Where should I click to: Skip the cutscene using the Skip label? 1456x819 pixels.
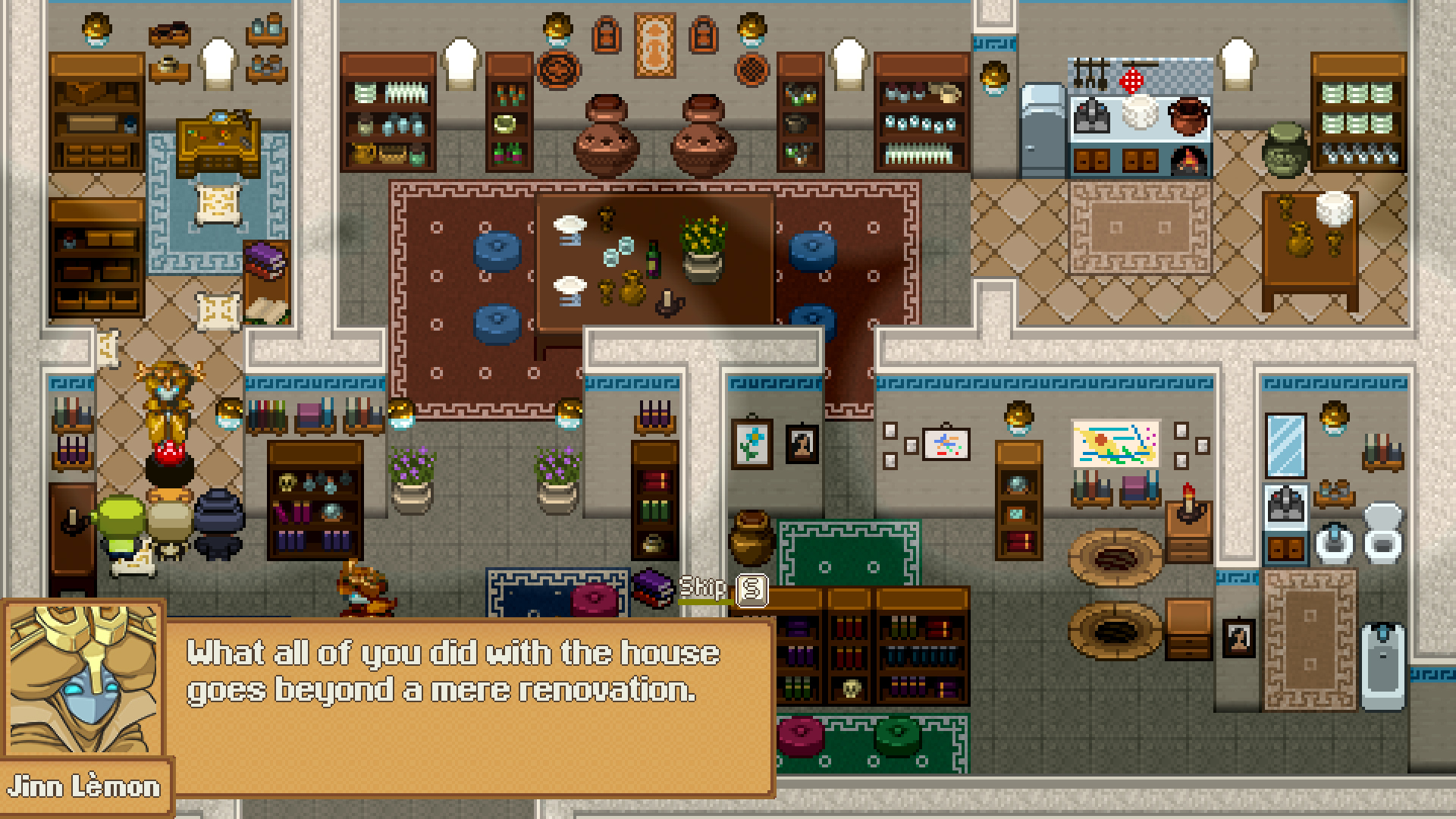(x=702, y=588)
